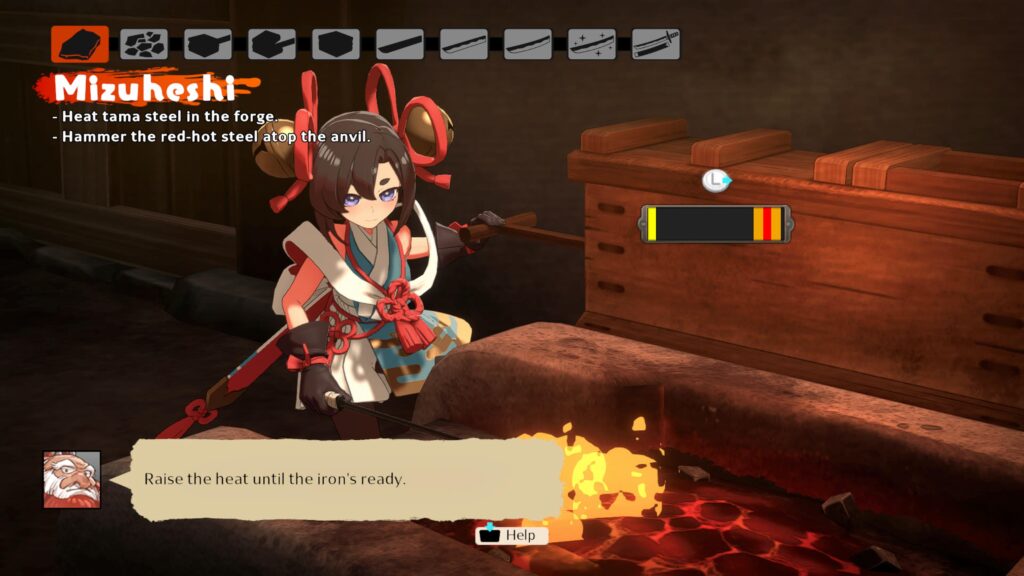Choose the broken steel pieces step icon
The width and height of the screenshot is (1024, 576).
(144, 44)
